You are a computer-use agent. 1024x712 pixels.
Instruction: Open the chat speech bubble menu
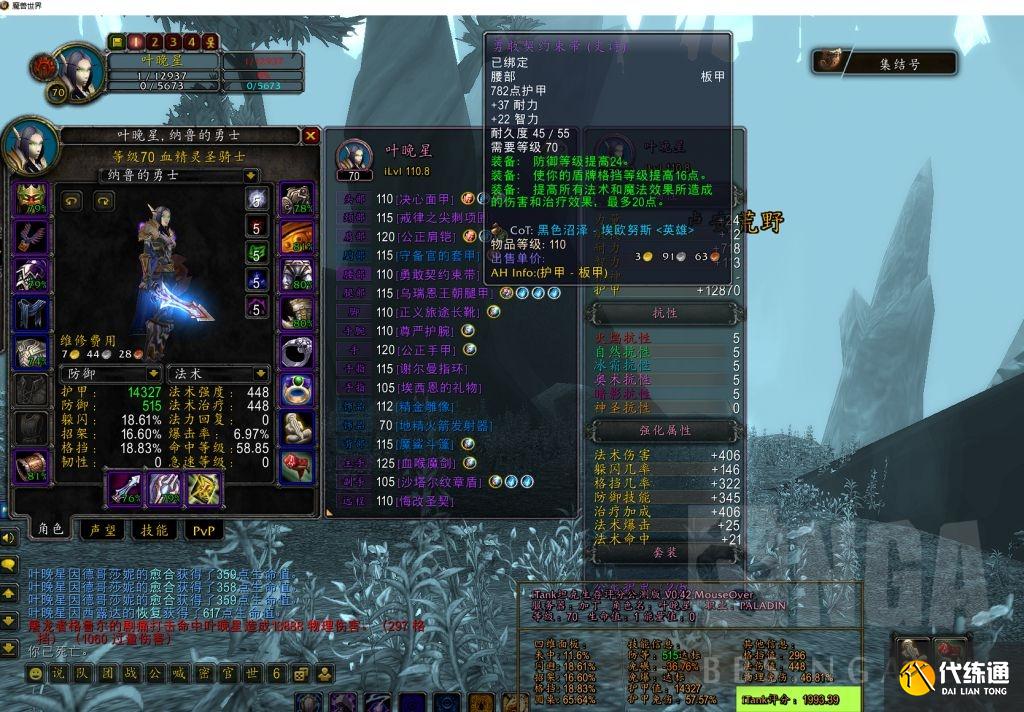(9, 564)
